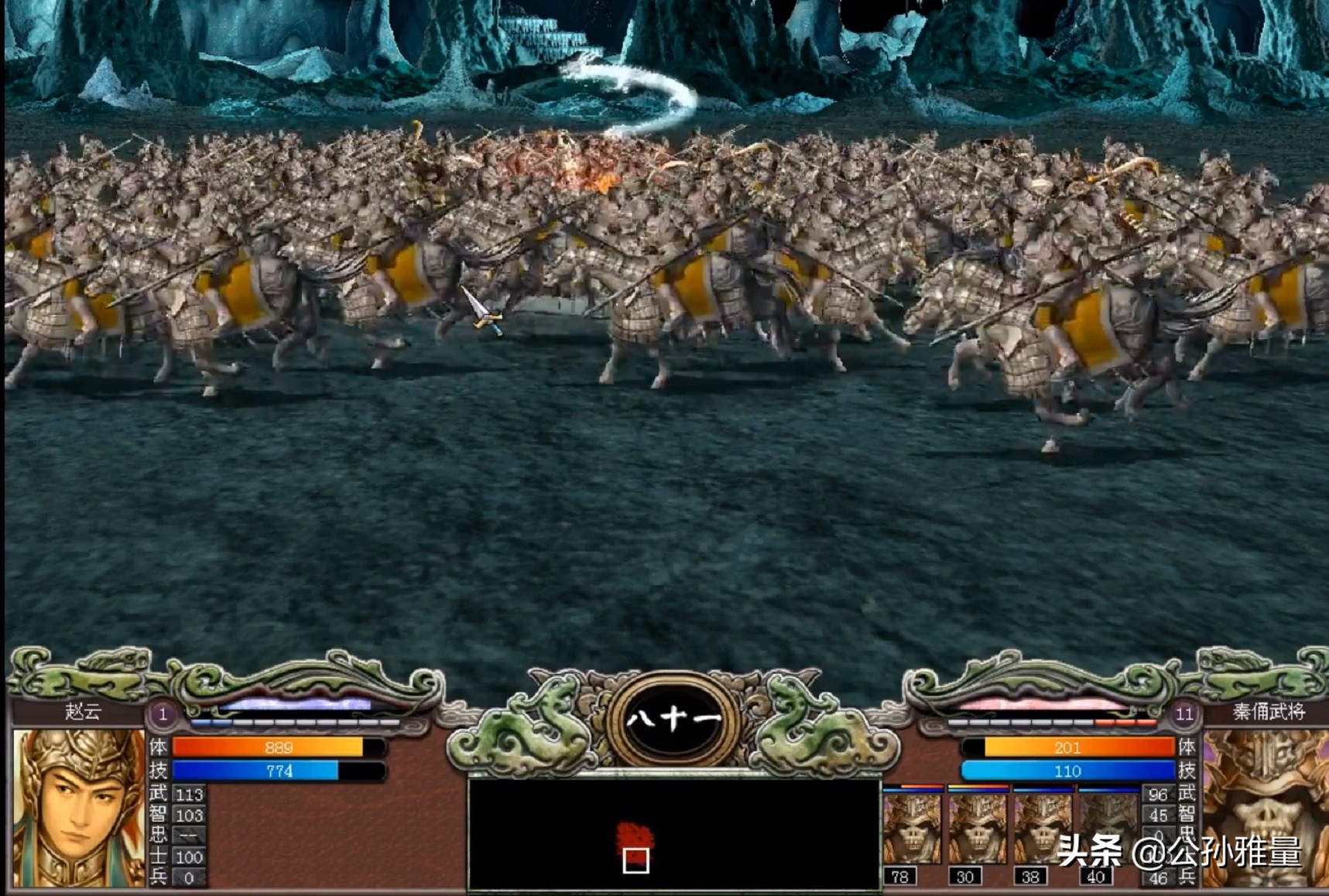Click the white square marker on minimap

pyautogui.click(x=635, y=860)
